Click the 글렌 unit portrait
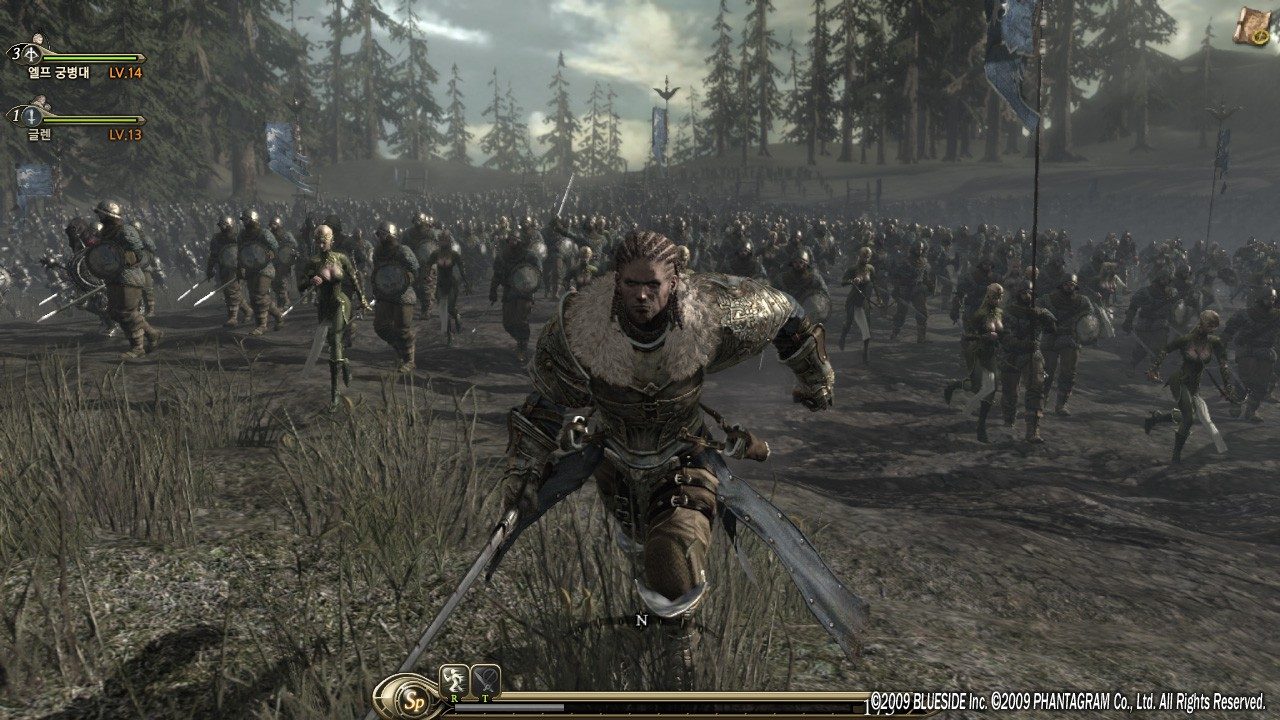This screenshot has width=1280, height=720. tap(41, 100)
